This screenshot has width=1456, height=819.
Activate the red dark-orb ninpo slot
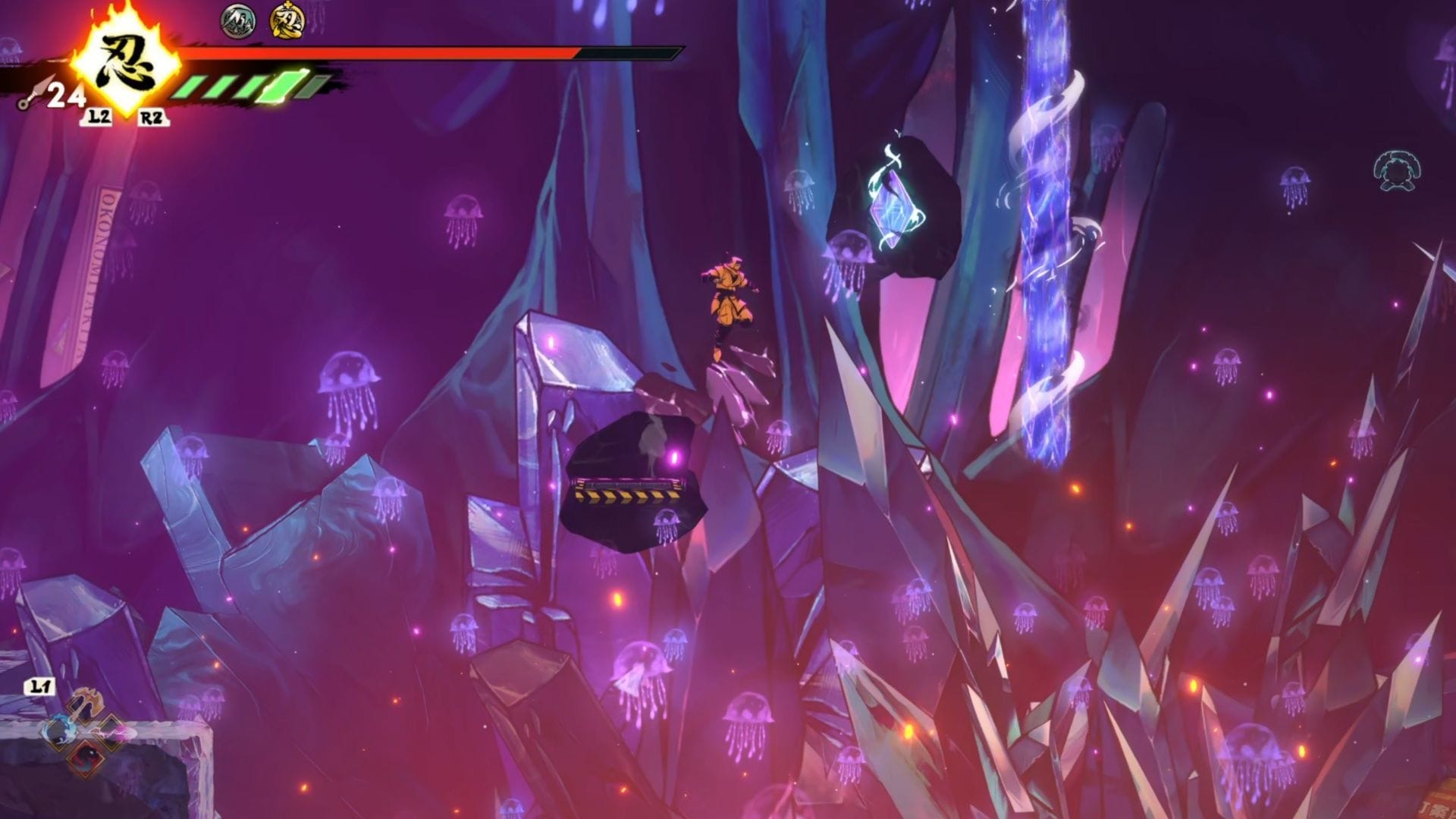(x=85, y=757)
